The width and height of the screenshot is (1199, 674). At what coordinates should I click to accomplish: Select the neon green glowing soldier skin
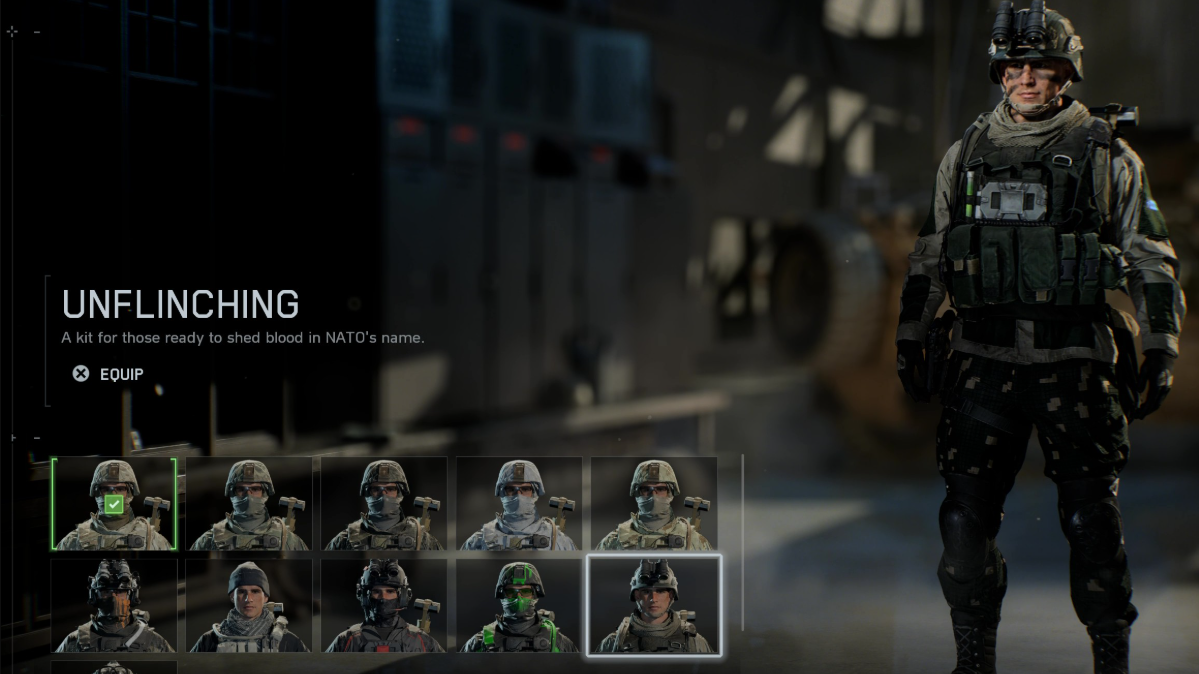click(519, 605)
